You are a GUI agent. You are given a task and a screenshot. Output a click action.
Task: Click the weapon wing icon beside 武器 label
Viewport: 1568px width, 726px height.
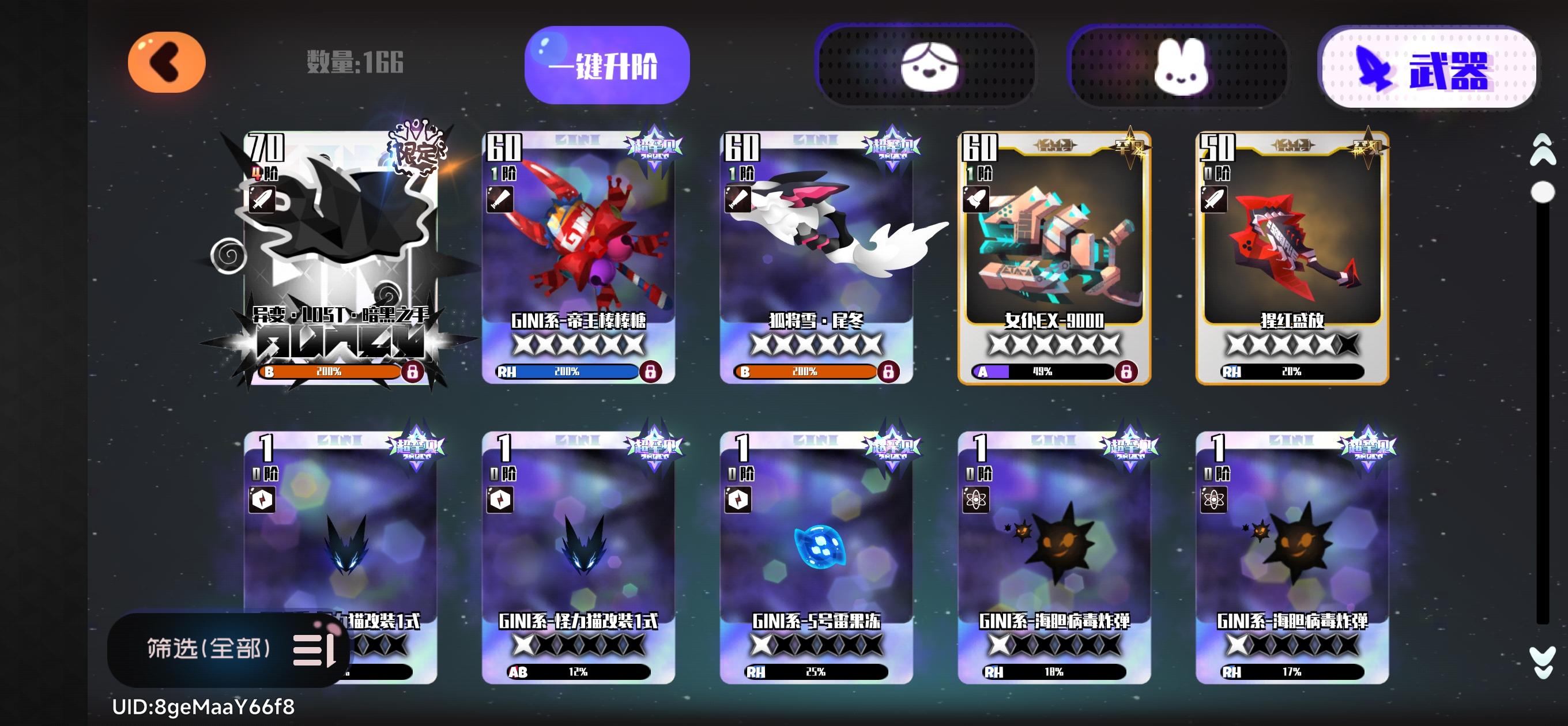tap(1373, 70)
